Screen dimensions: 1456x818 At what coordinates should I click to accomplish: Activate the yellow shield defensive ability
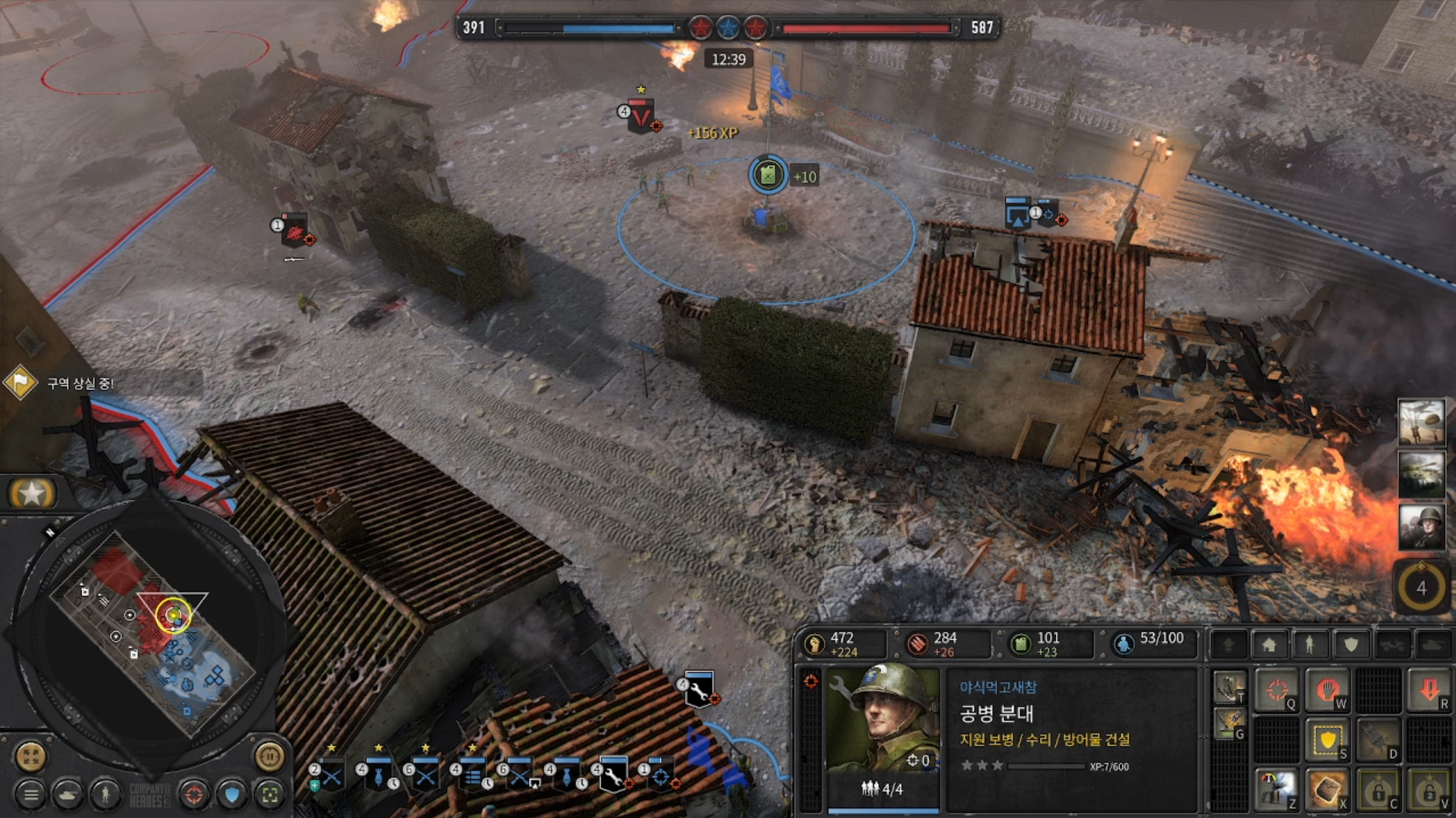pyautogui.click(x=1327, y=741)
